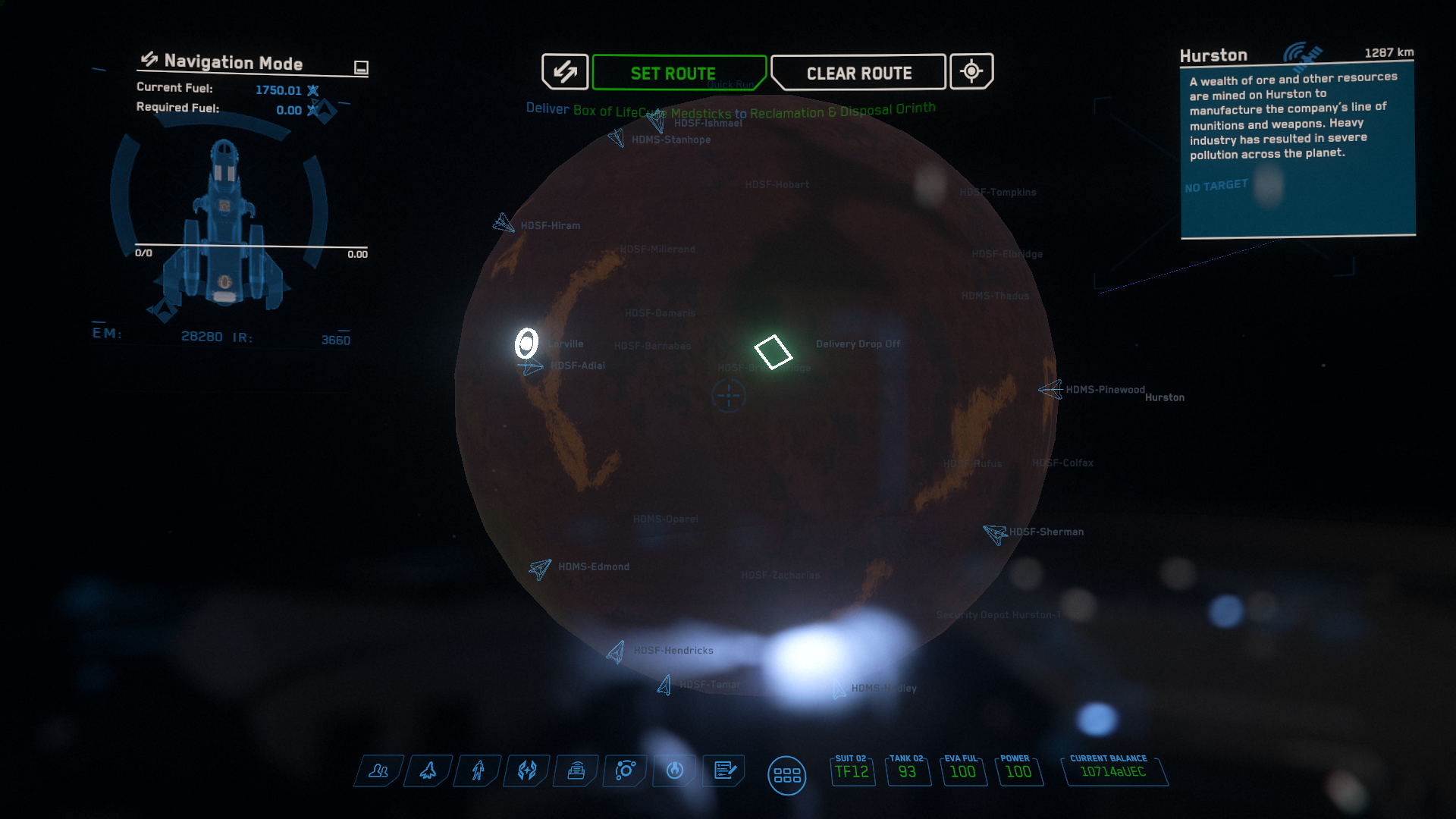
Task: Pick the HDSF-Hendricks outpost marker
Action: pos(616,651)
